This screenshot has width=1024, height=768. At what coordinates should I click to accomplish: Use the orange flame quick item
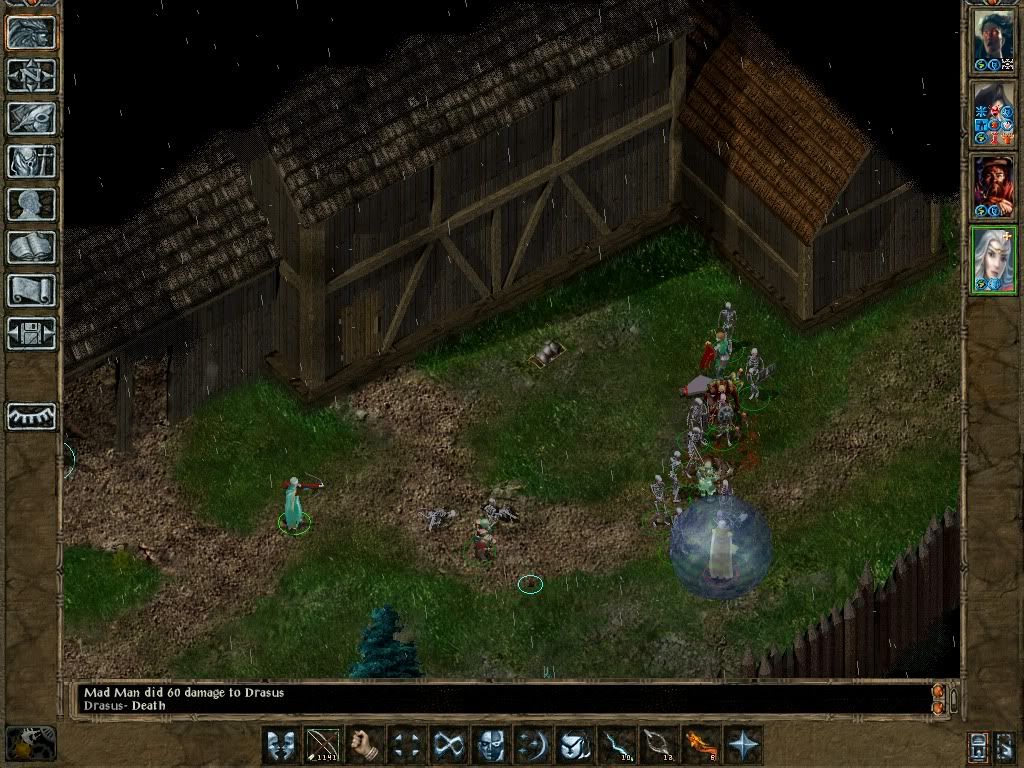click(701, 746)
